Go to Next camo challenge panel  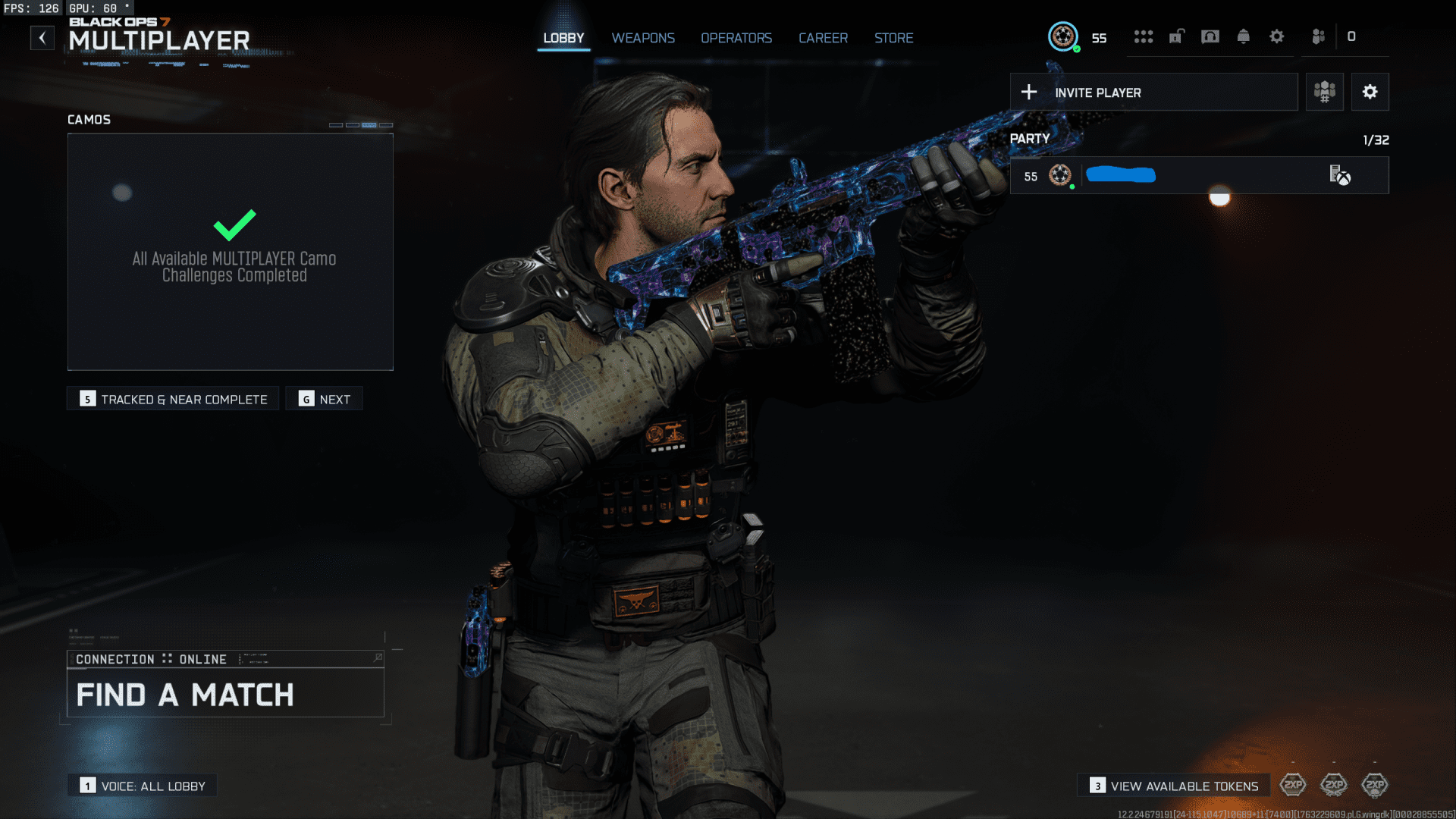[x=325, y=399]
